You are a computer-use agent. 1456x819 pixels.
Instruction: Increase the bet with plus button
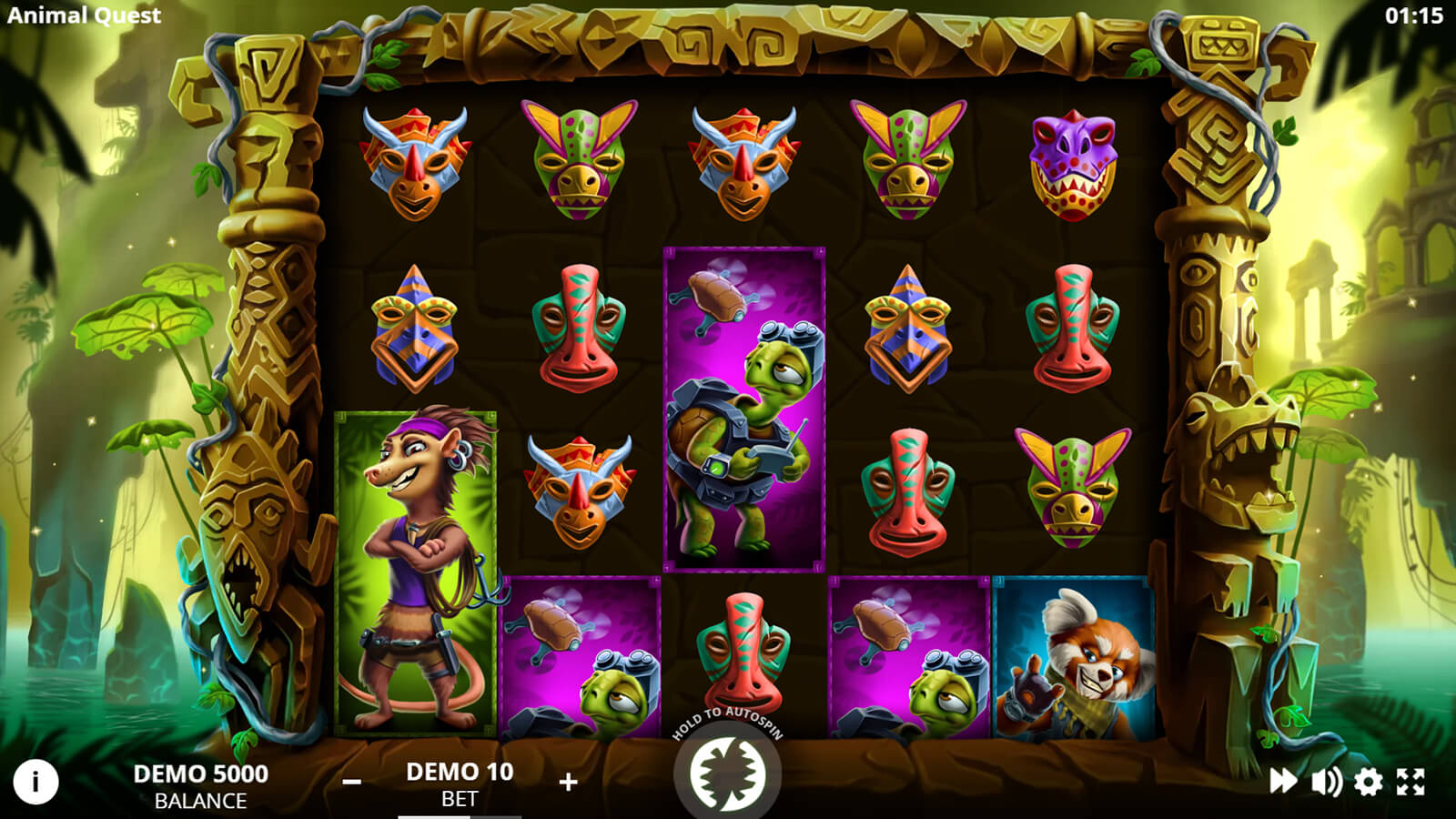(x=568, y=782)
